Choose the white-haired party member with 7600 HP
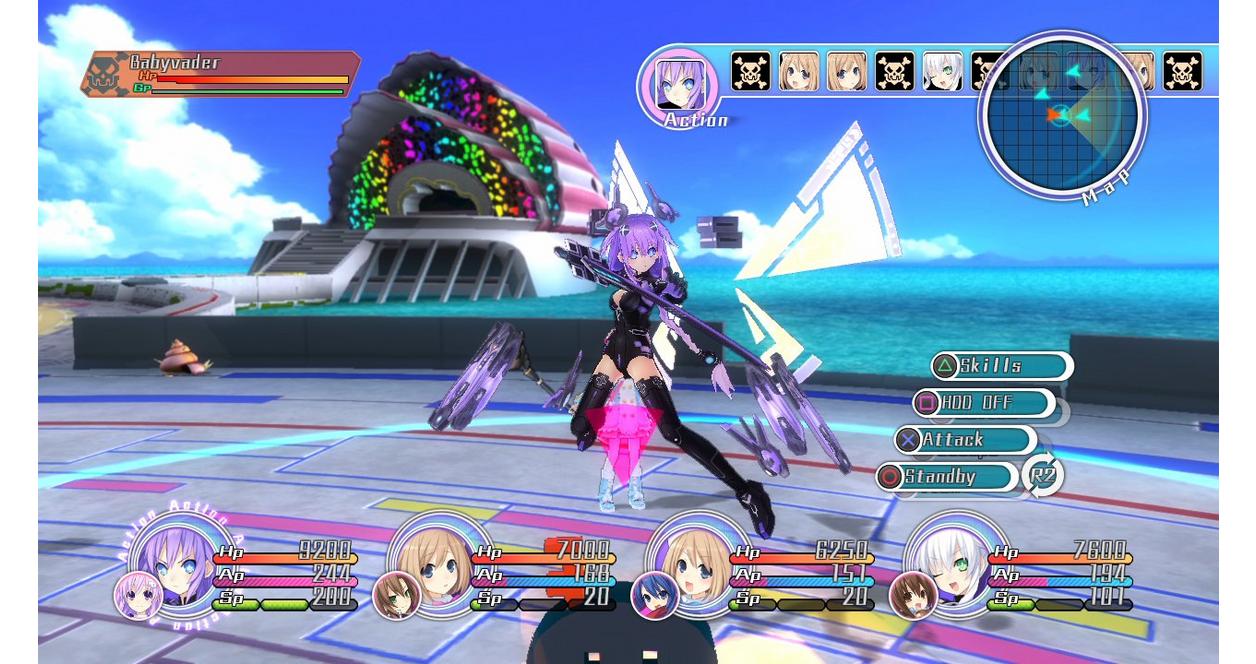 coord(947,562)
